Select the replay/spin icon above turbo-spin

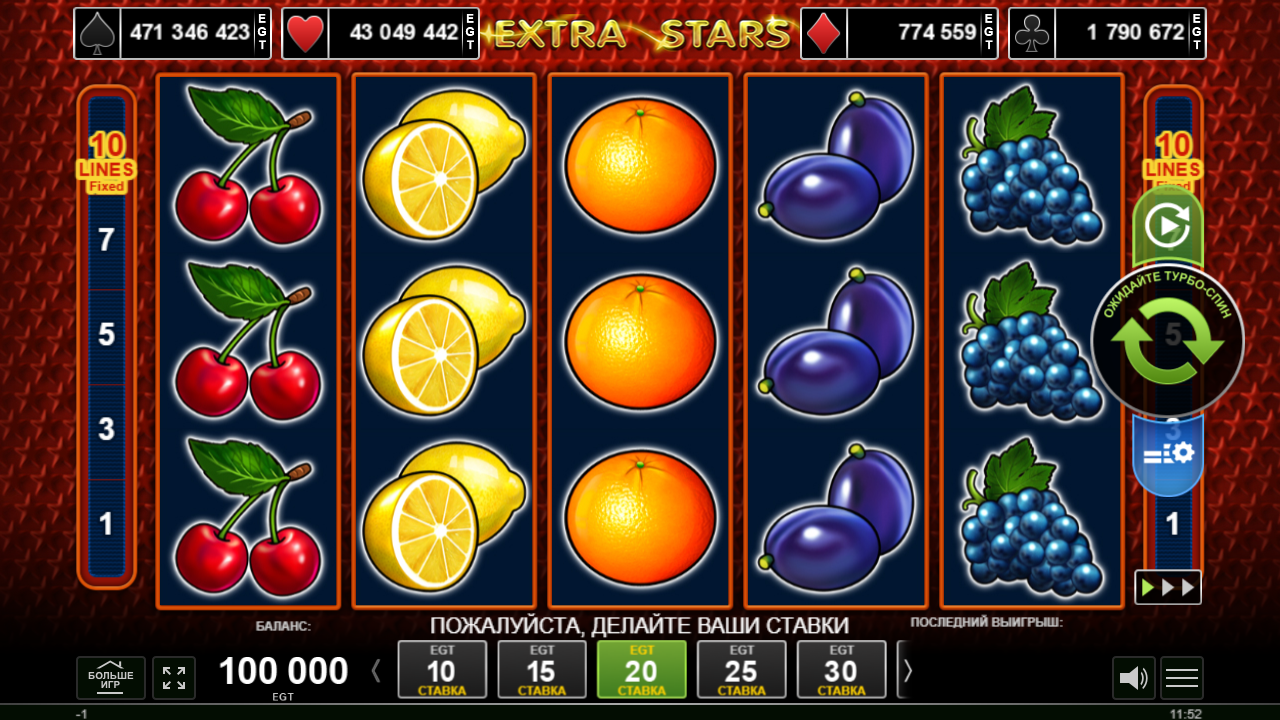pyautogui.click(x=1168, y=225)
